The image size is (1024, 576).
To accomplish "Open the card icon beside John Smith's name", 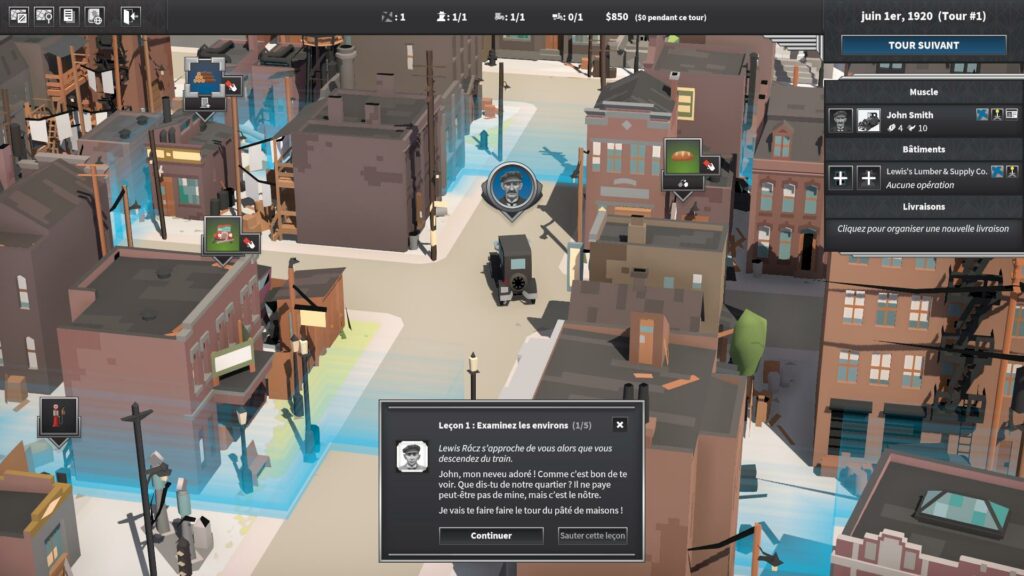I will pos(997,115).
